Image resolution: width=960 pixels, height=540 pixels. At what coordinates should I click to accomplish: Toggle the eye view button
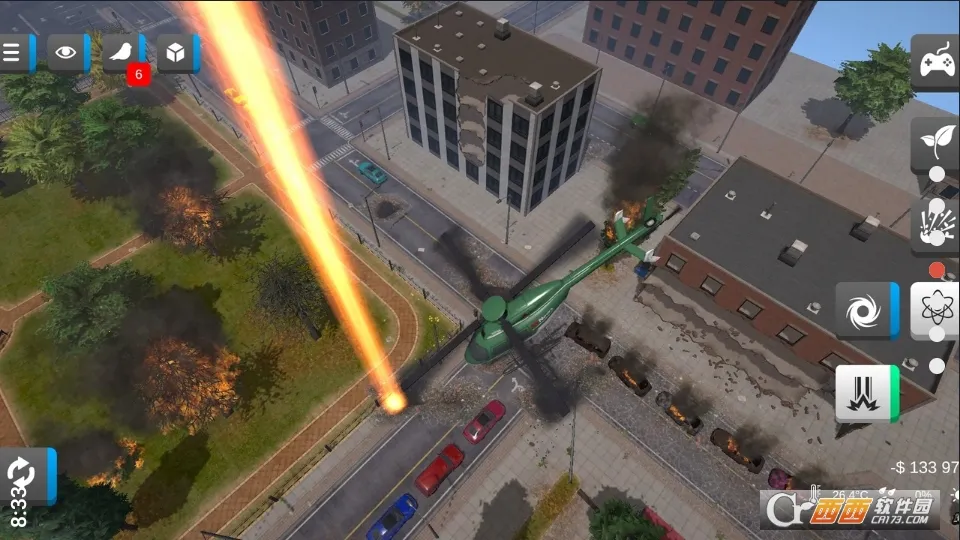(66, 53)
